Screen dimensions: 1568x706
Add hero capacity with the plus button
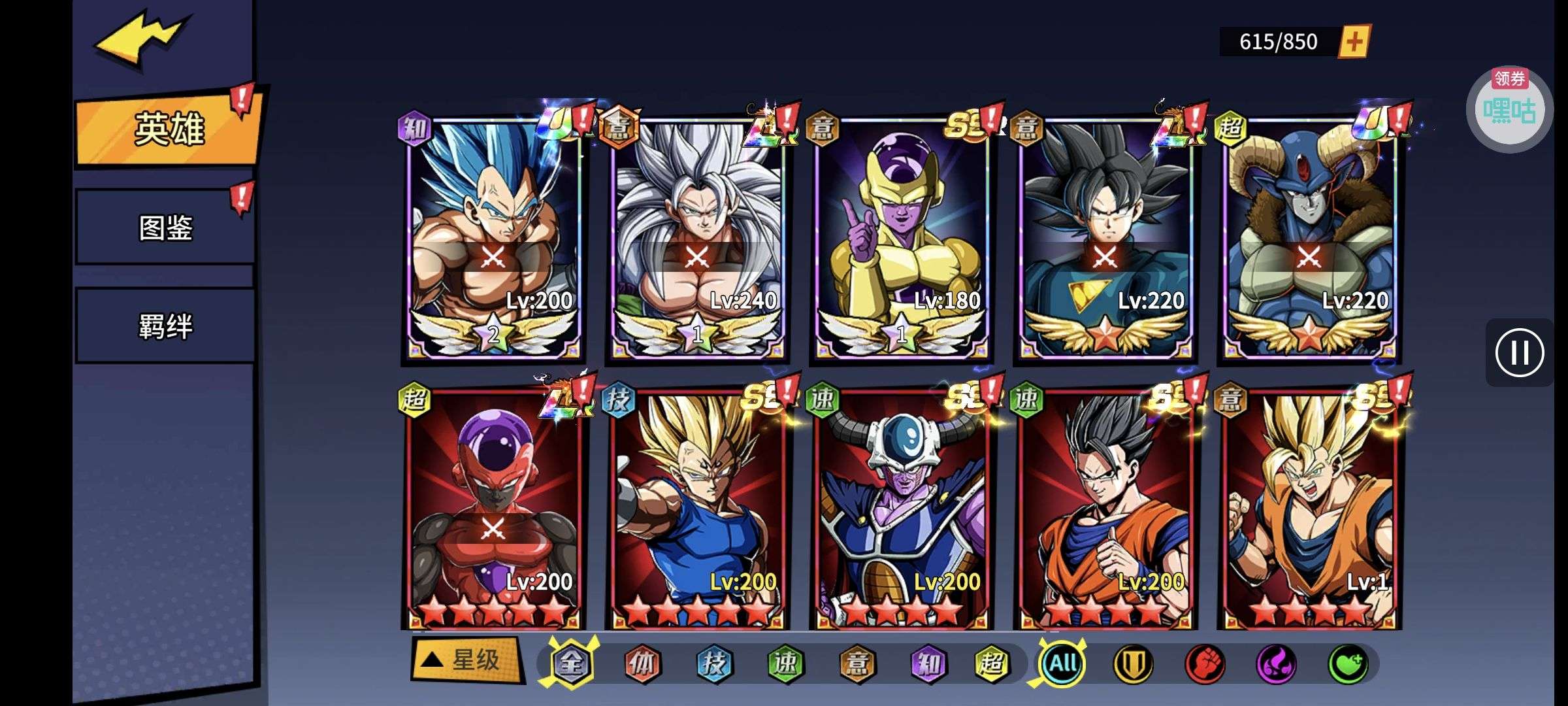point(1354,42)
